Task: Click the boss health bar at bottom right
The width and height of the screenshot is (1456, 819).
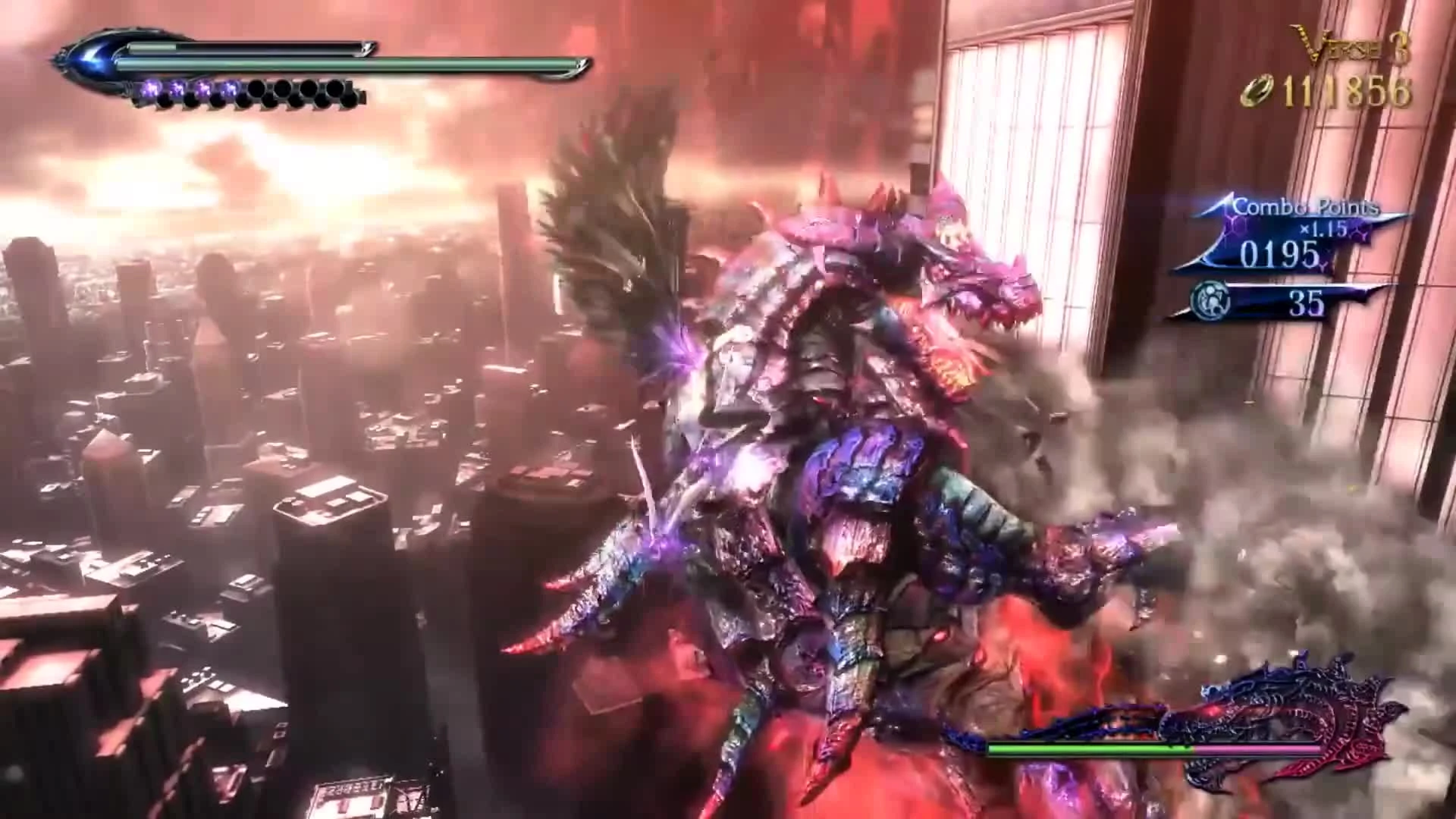Action: click(1153, 749)
